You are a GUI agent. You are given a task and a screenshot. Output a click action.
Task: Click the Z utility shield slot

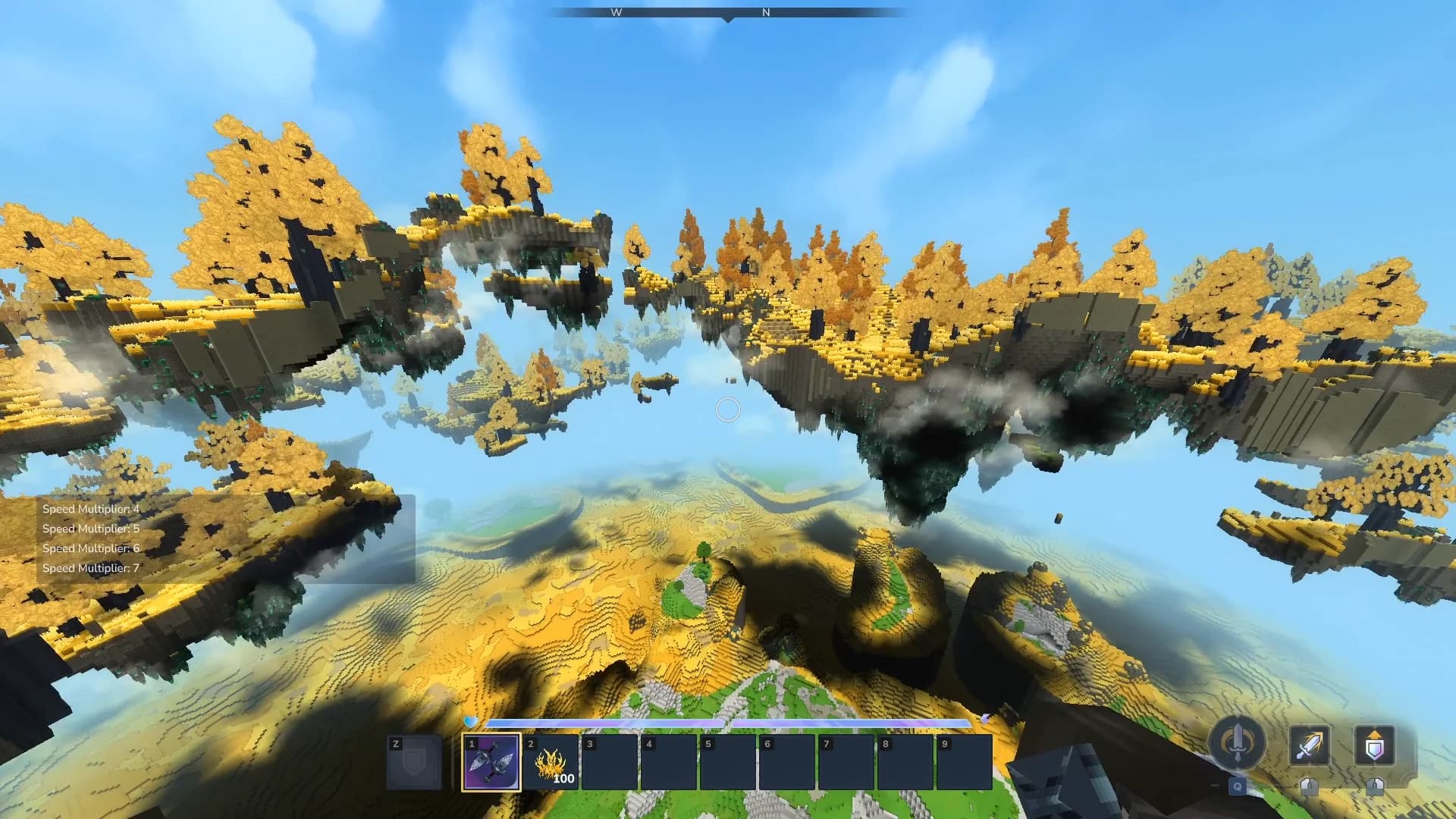(414, 762)
